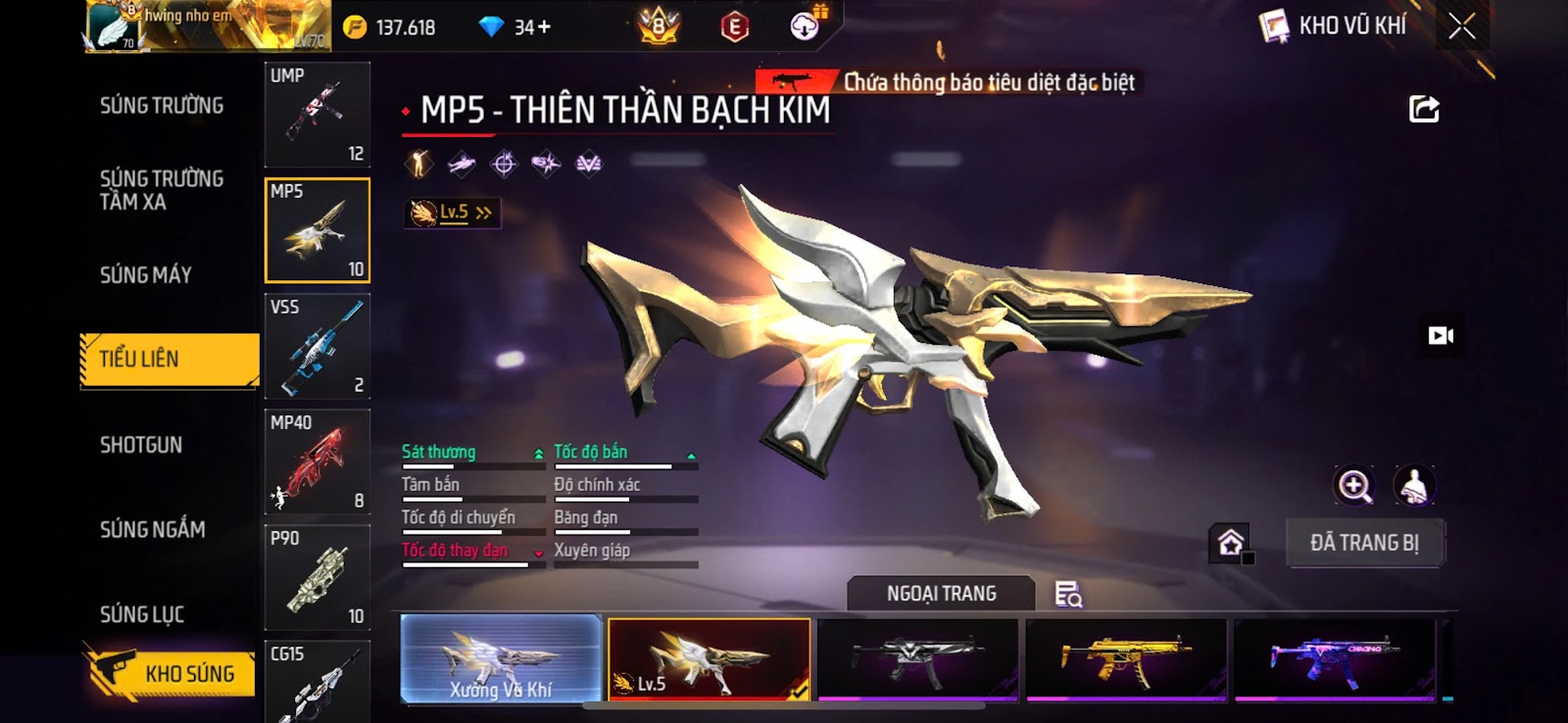The width and height of the screenshot is (1568, 723).
Task: Select the Súng Trường category
Action: click(x=162, y=105)
